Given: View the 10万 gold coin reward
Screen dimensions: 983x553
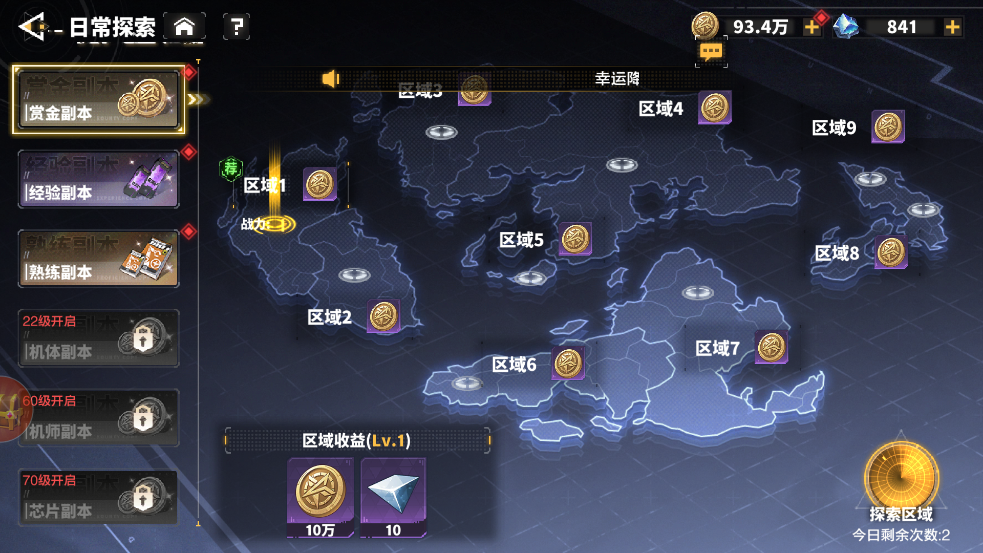Looking at the screenshot, I should [320, 496].
